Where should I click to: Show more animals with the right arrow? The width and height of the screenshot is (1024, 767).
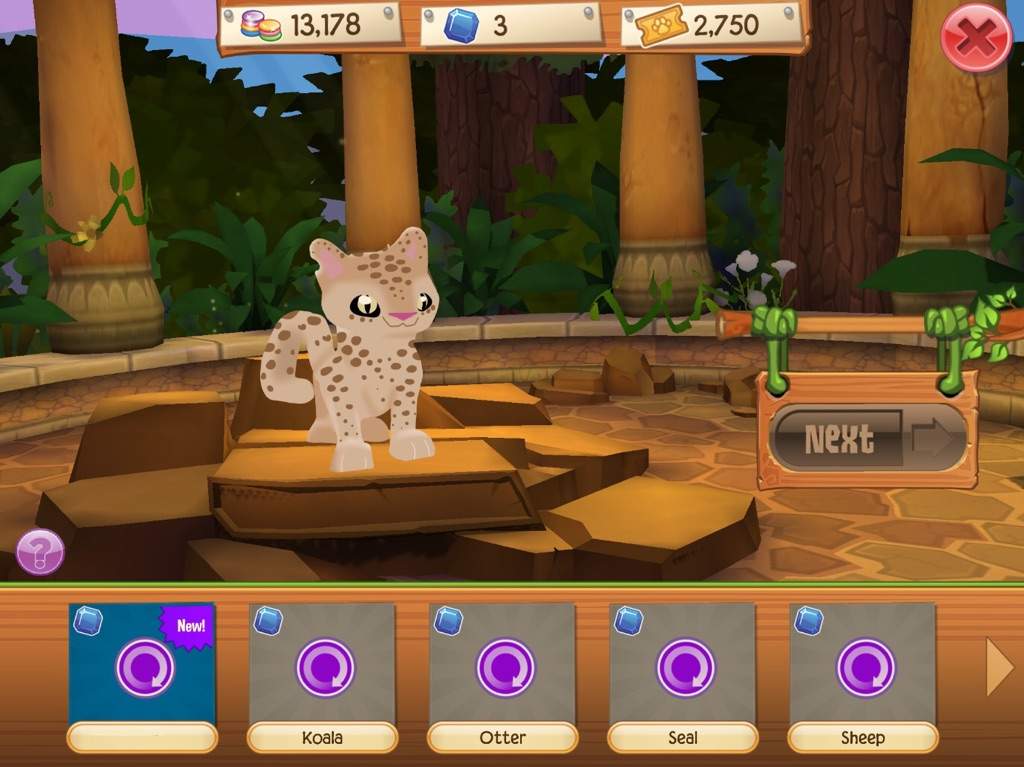999,667
